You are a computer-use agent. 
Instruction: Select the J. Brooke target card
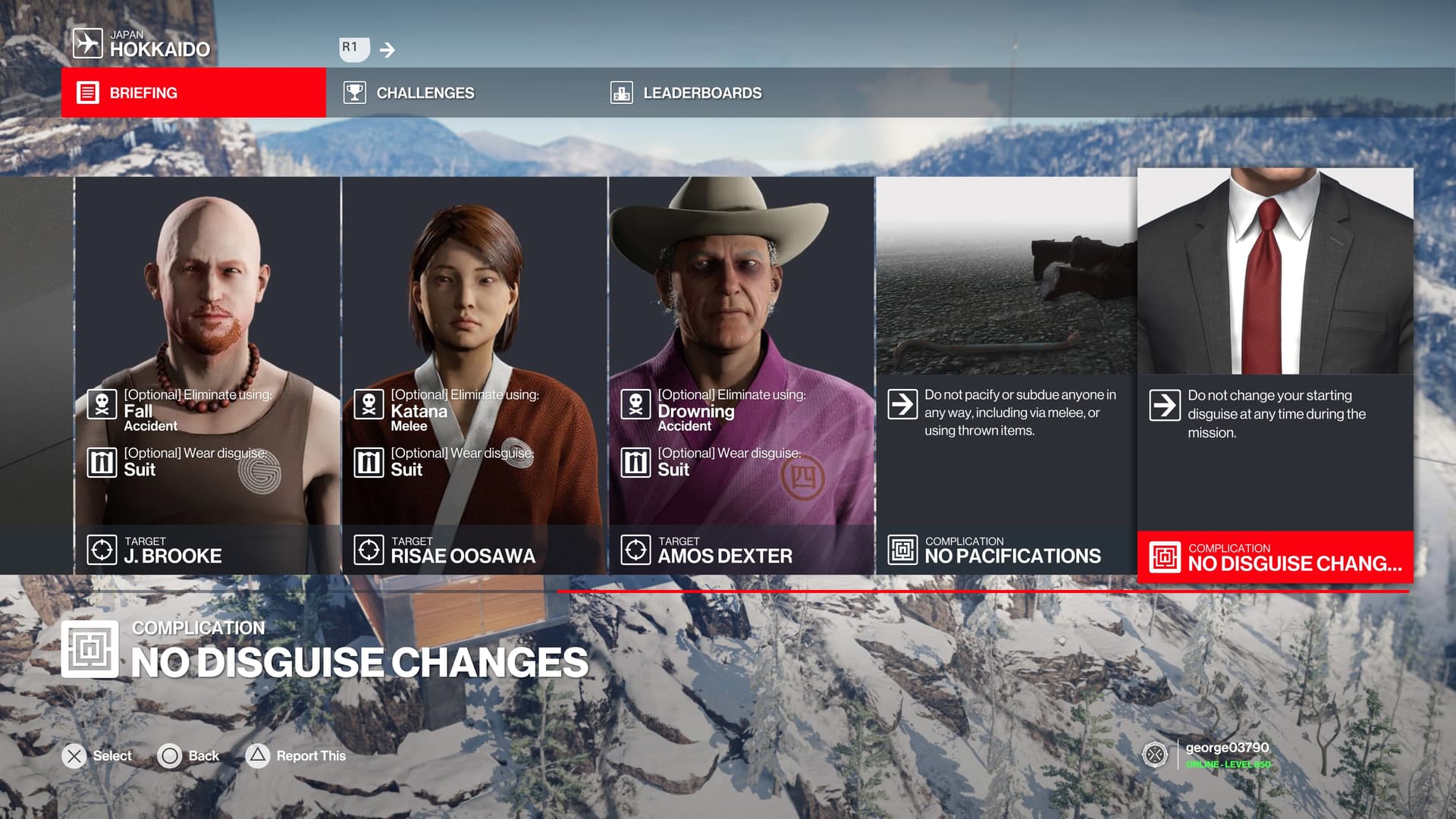point(207,375)
